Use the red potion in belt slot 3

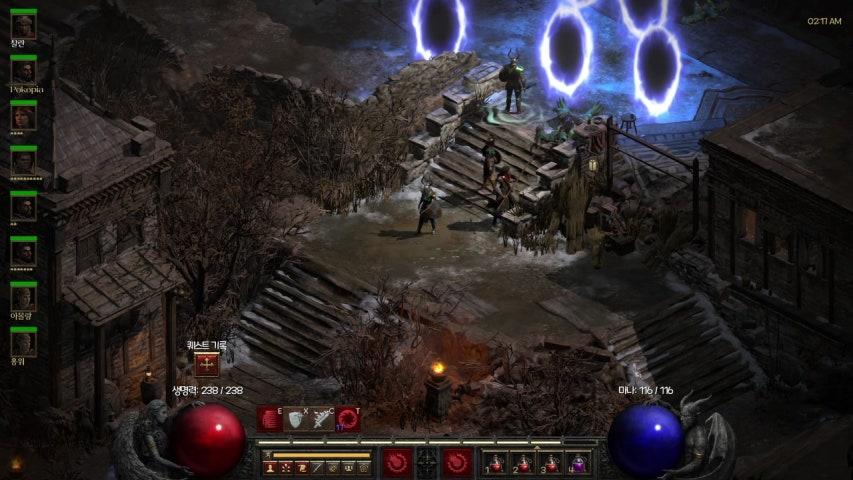(551, 463)
